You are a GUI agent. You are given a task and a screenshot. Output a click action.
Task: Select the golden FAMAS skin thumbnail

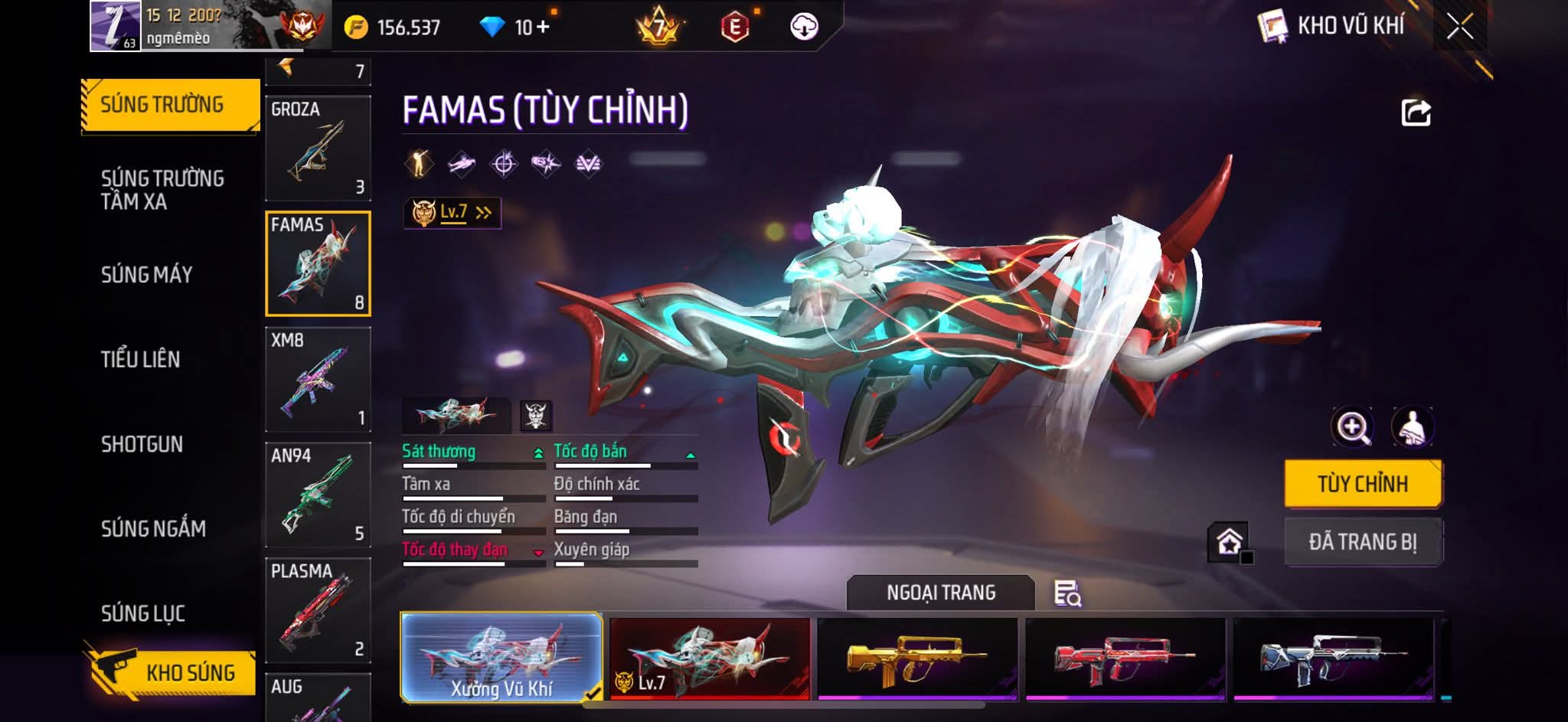pos(917,658)
